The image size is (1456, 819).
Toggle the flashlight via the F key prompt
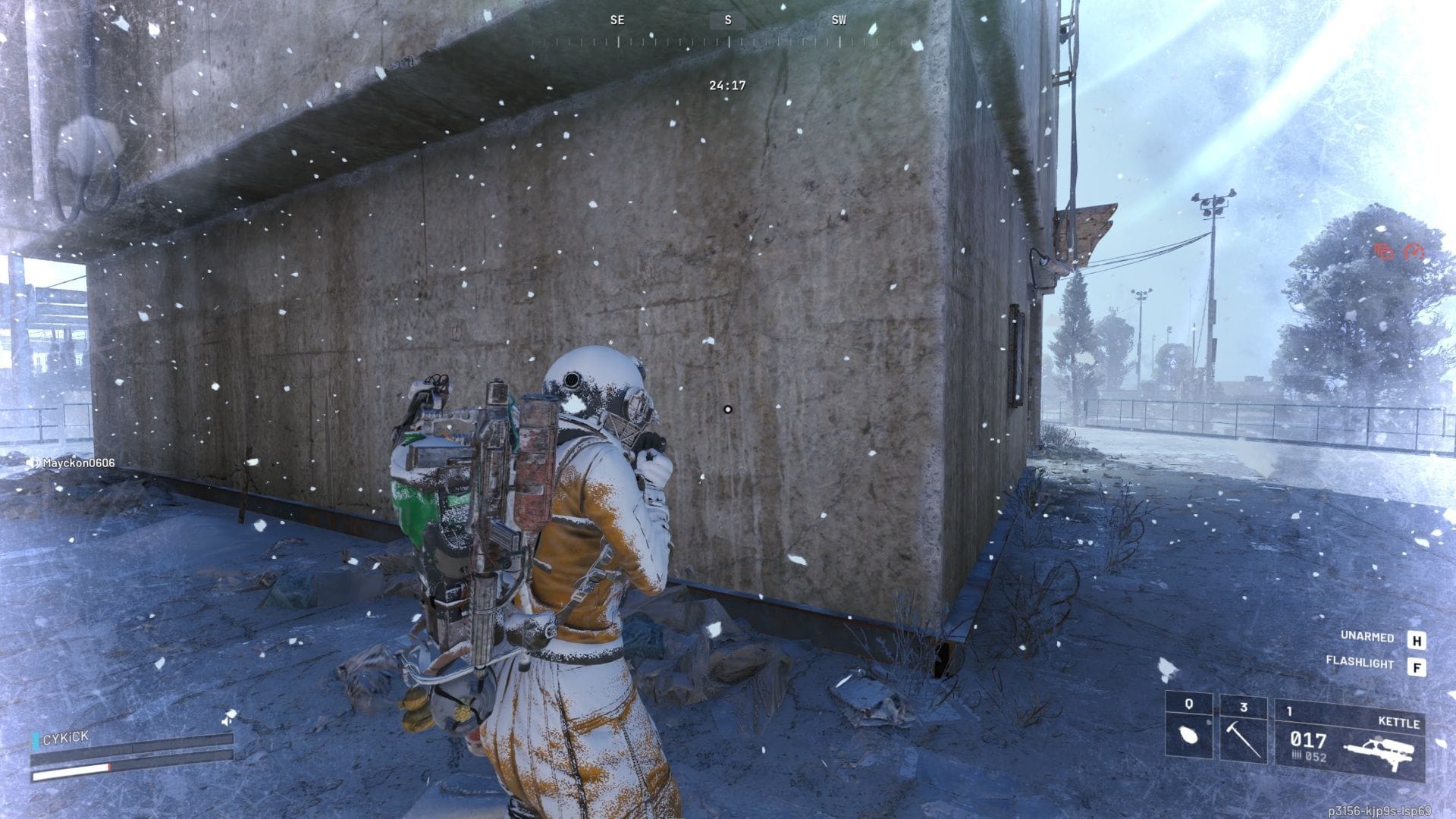point(1417,664)
